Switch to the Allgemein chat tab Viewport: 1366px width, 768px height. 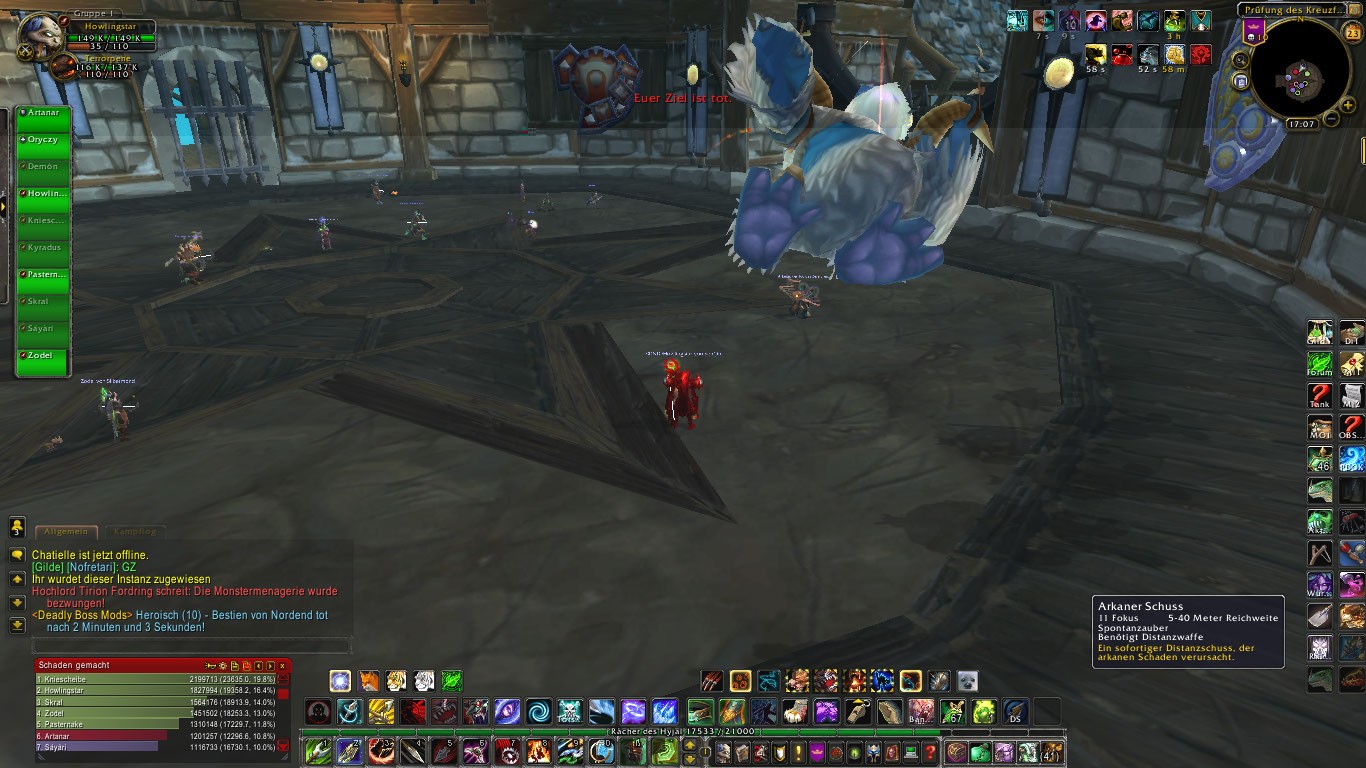tap(66, 532)
